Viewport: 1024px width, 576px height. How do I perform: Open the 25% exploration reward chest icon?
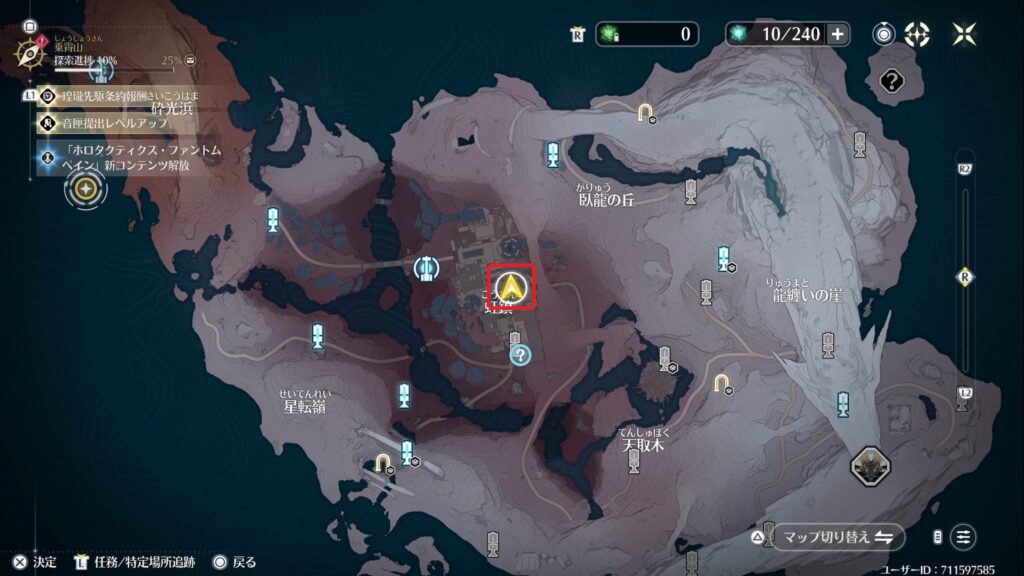[190, 60]
